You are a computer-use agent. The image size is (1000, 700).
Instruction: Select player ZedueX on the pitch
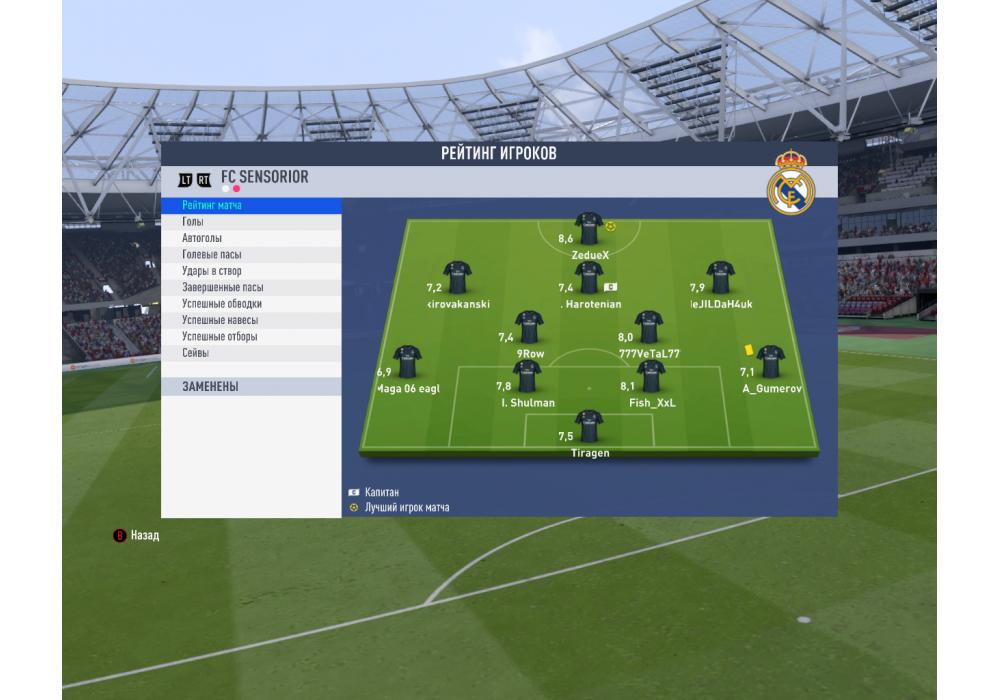589,229
